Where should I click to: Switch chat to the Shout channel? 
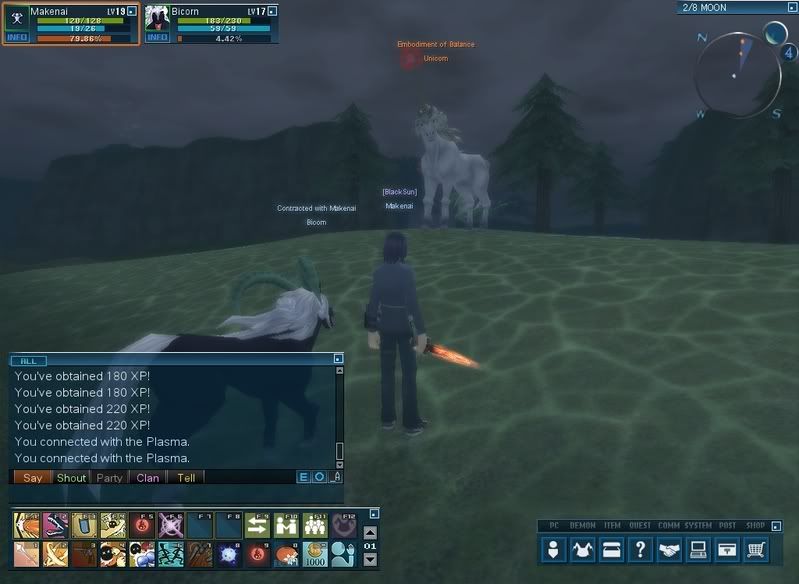coord(71,478)
